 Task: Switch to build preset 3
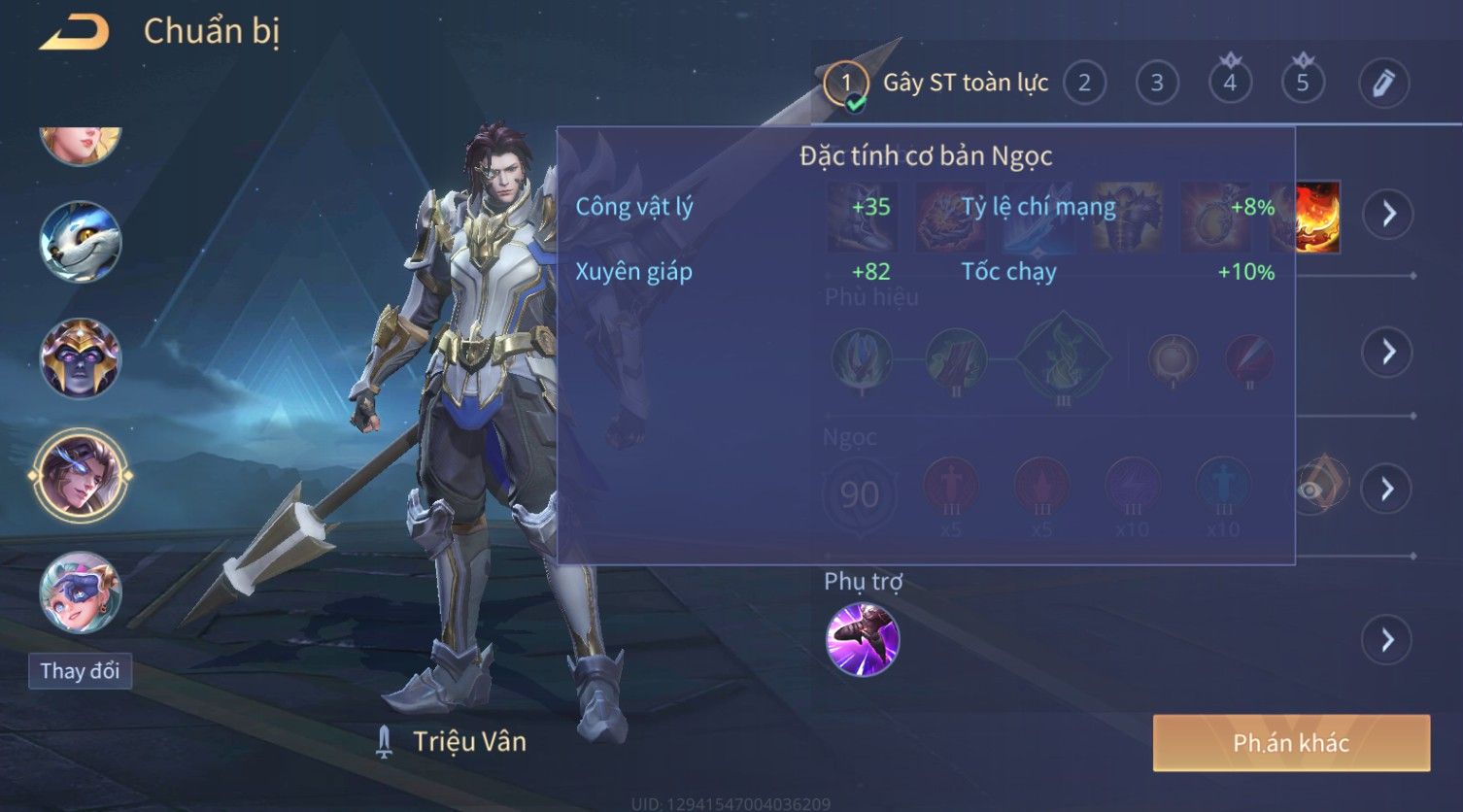tap(1157, 84)
